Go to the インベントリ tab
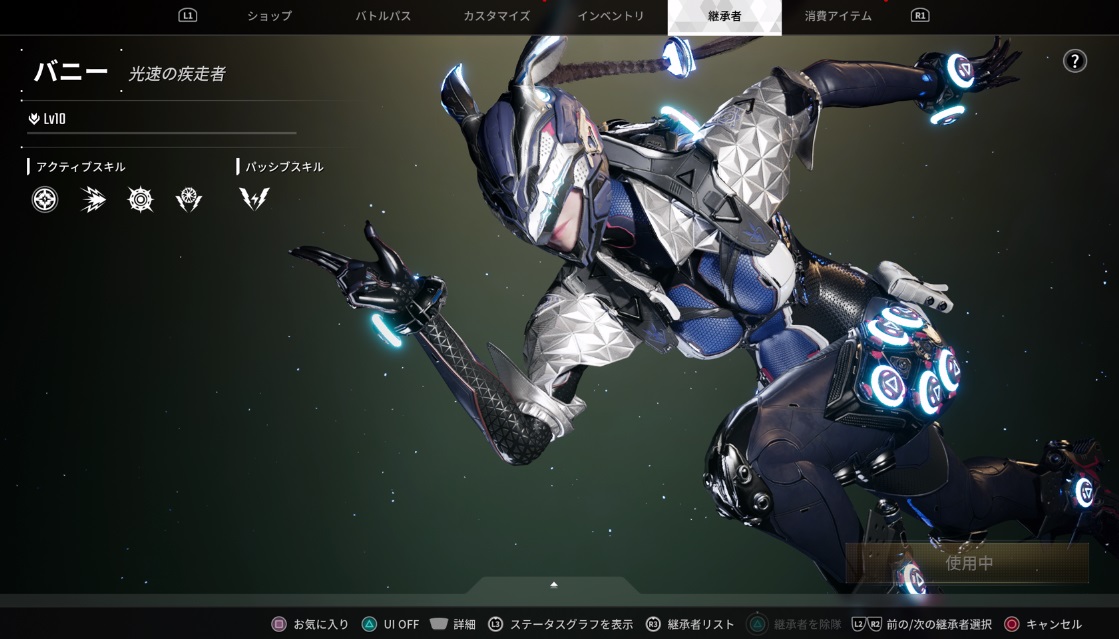This screenshot has height=639, width=1119. tap(611, 16)
